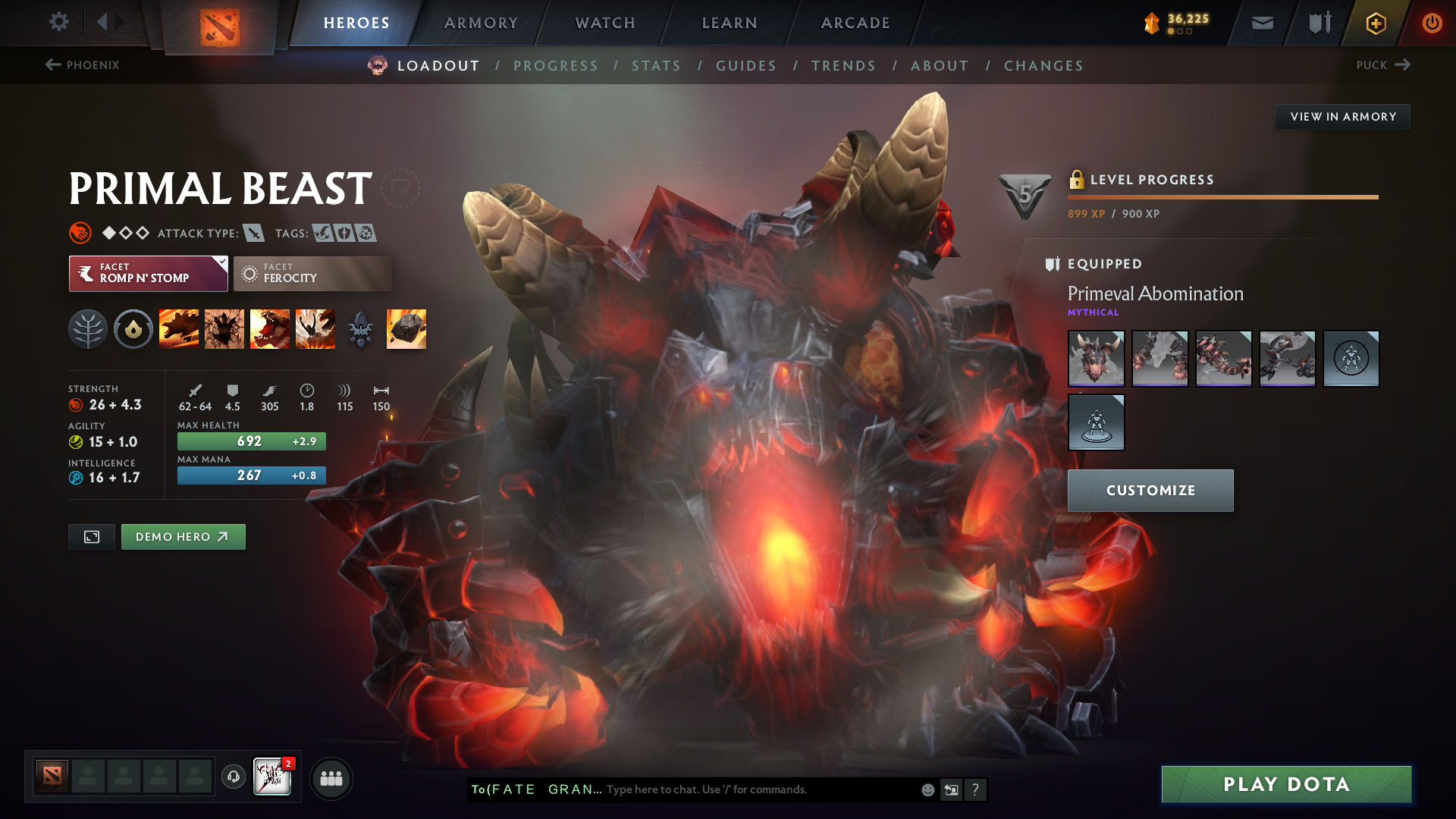Toggle melee attack type tooltip

(253, 233)
